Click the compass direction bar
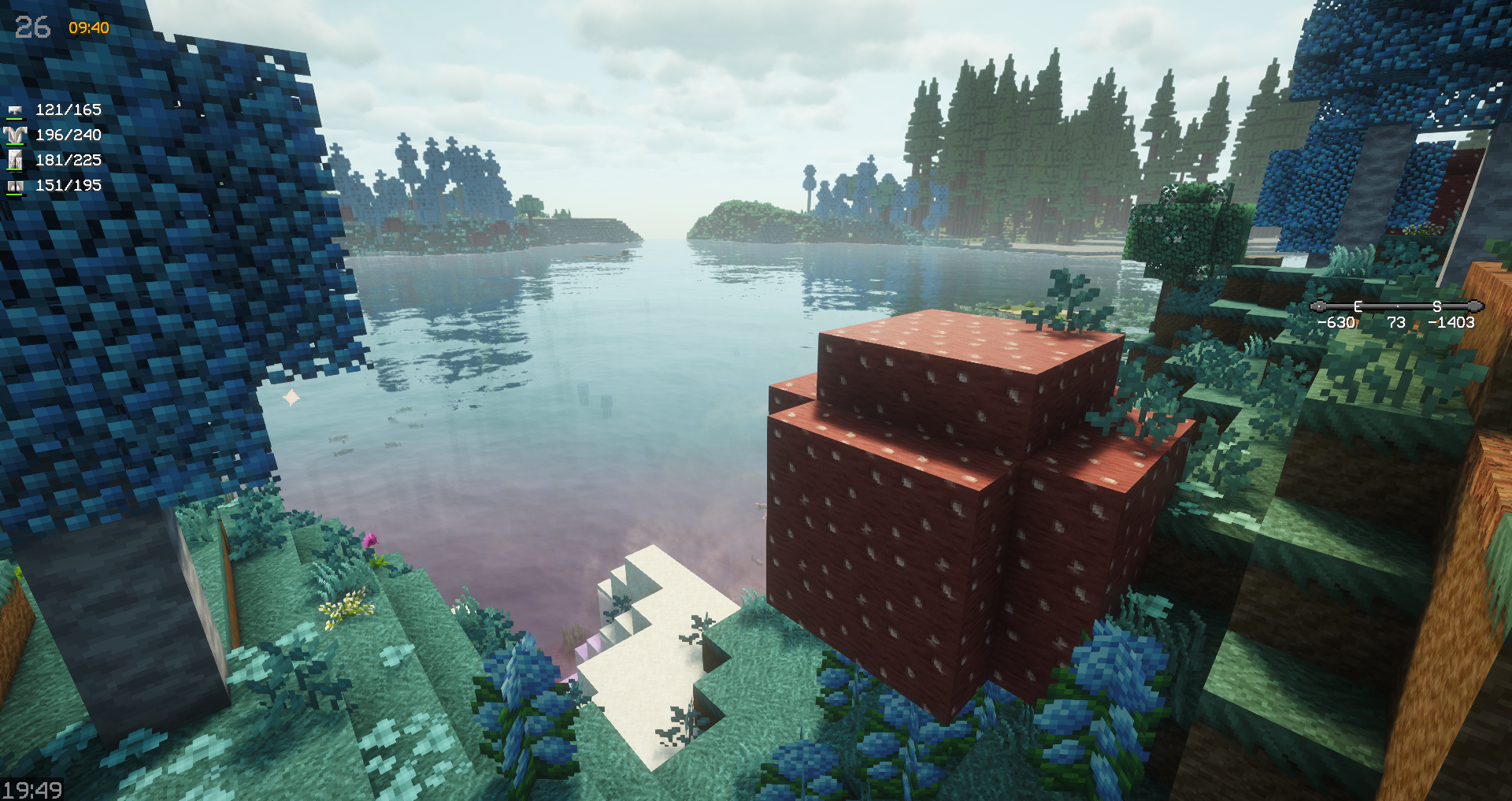Image resolution: width=1512 pixels, height=801 pixels. [1396, 306]
